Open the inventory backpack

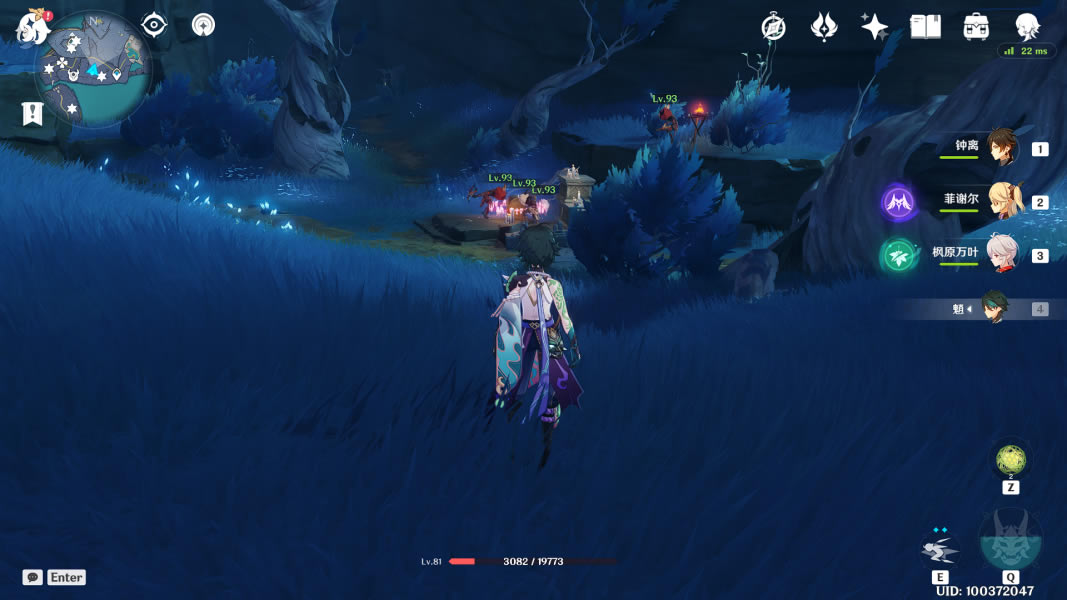976,27
